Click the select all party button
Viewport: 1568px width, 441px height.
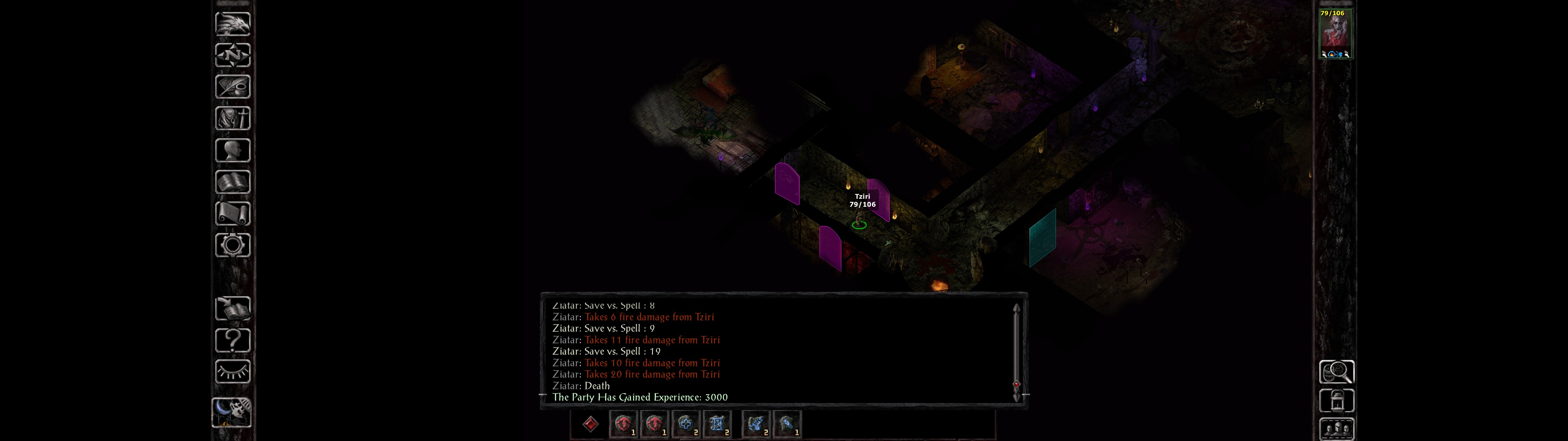pyautogui.click(x=1336, y=429)
